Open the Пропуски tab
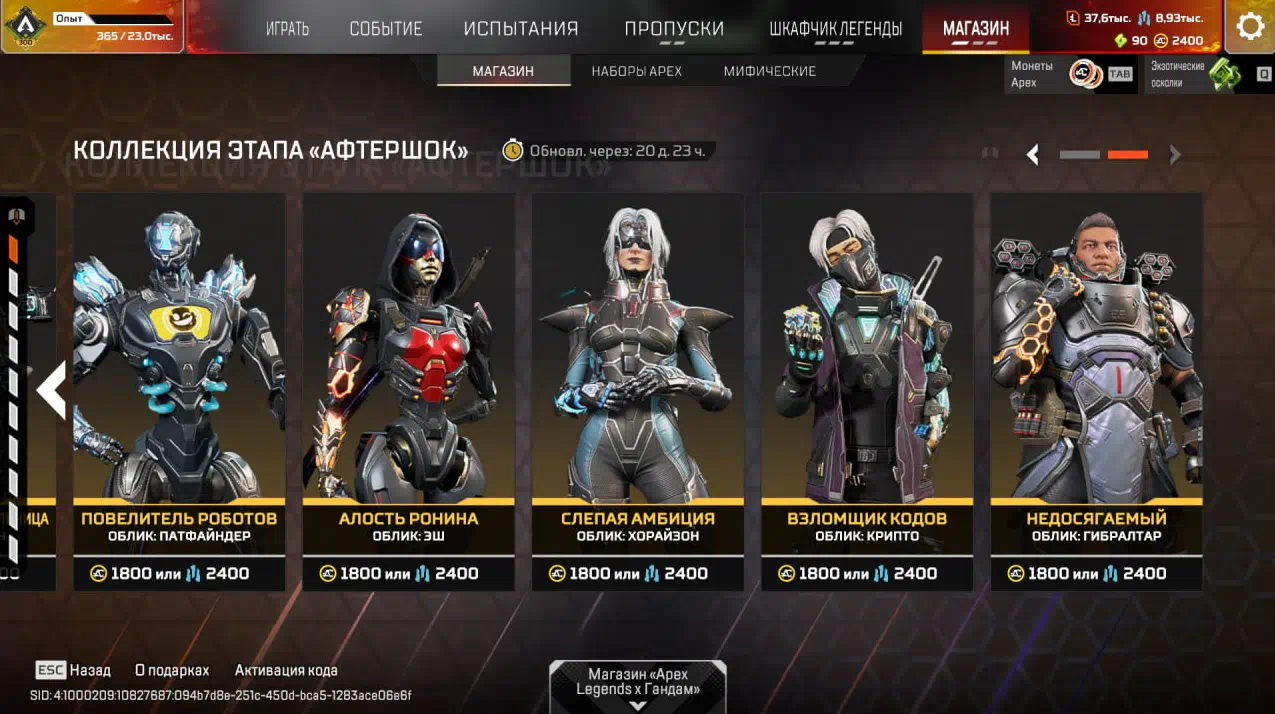1275x714 pixels. (x=674, y=29)
